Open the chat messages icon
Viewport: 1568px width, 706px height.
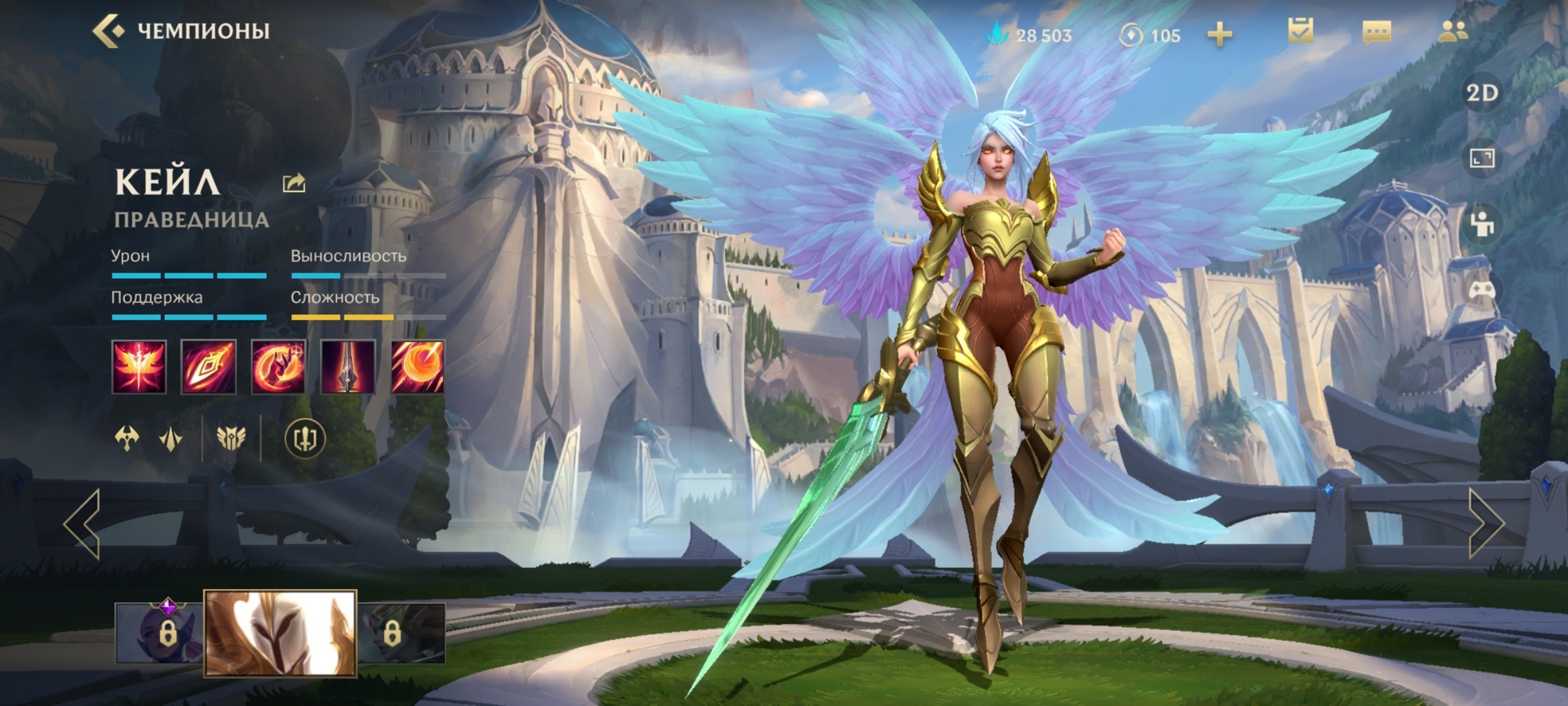(x=1377, y=32)
